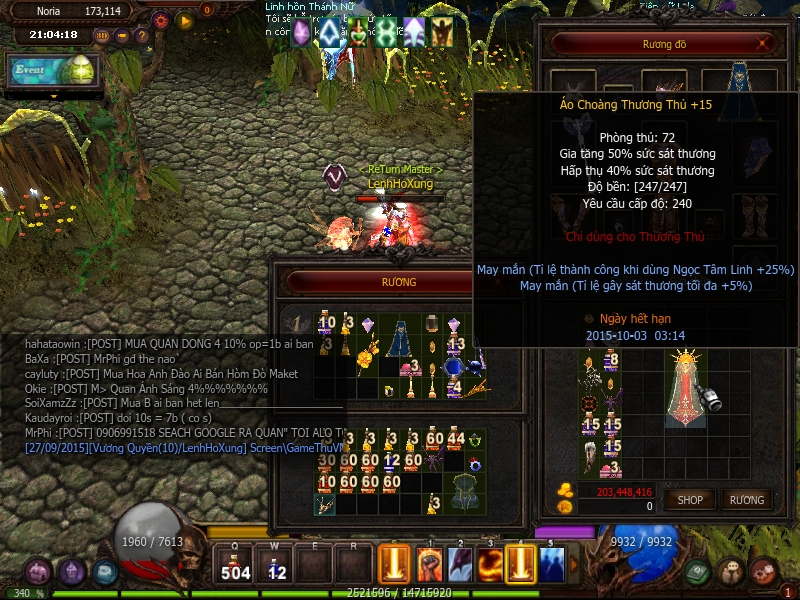Open the Event egg banner
The width and height of the screenshot is (800, 600).
click(53, 70)
